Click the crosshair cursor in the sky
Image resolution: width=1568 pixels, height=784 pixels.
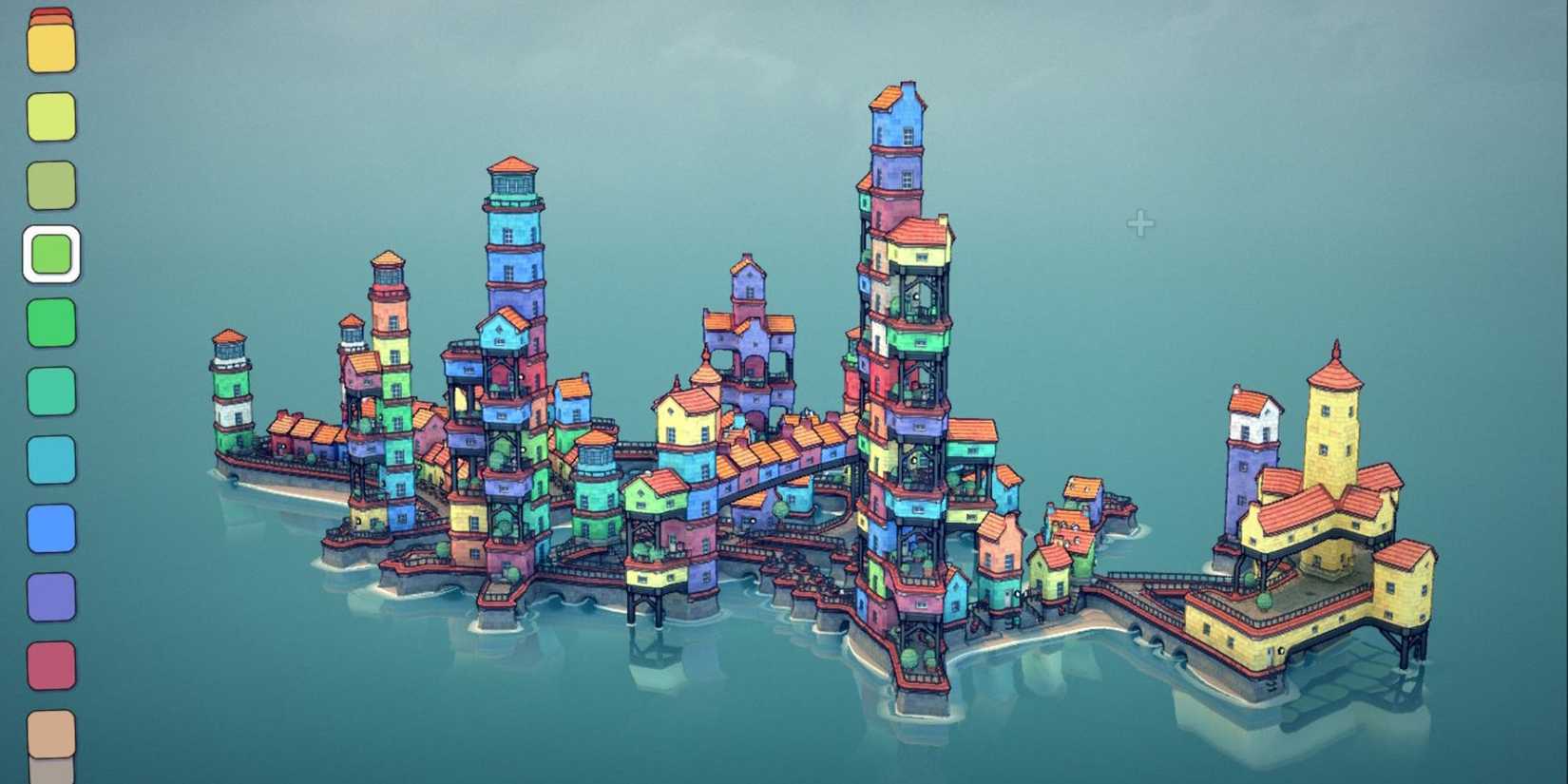[1139, 223]
